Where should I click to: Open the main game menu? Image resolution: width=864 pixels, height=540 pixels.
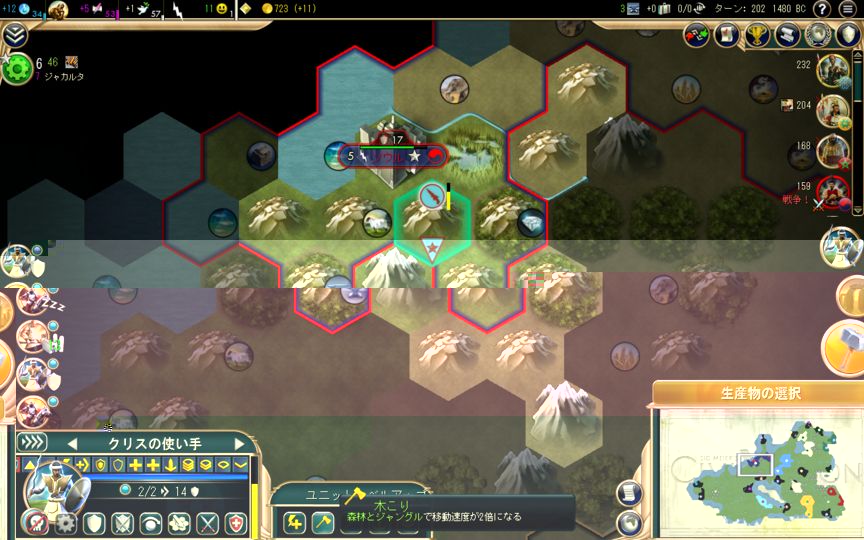pos(847,9)
